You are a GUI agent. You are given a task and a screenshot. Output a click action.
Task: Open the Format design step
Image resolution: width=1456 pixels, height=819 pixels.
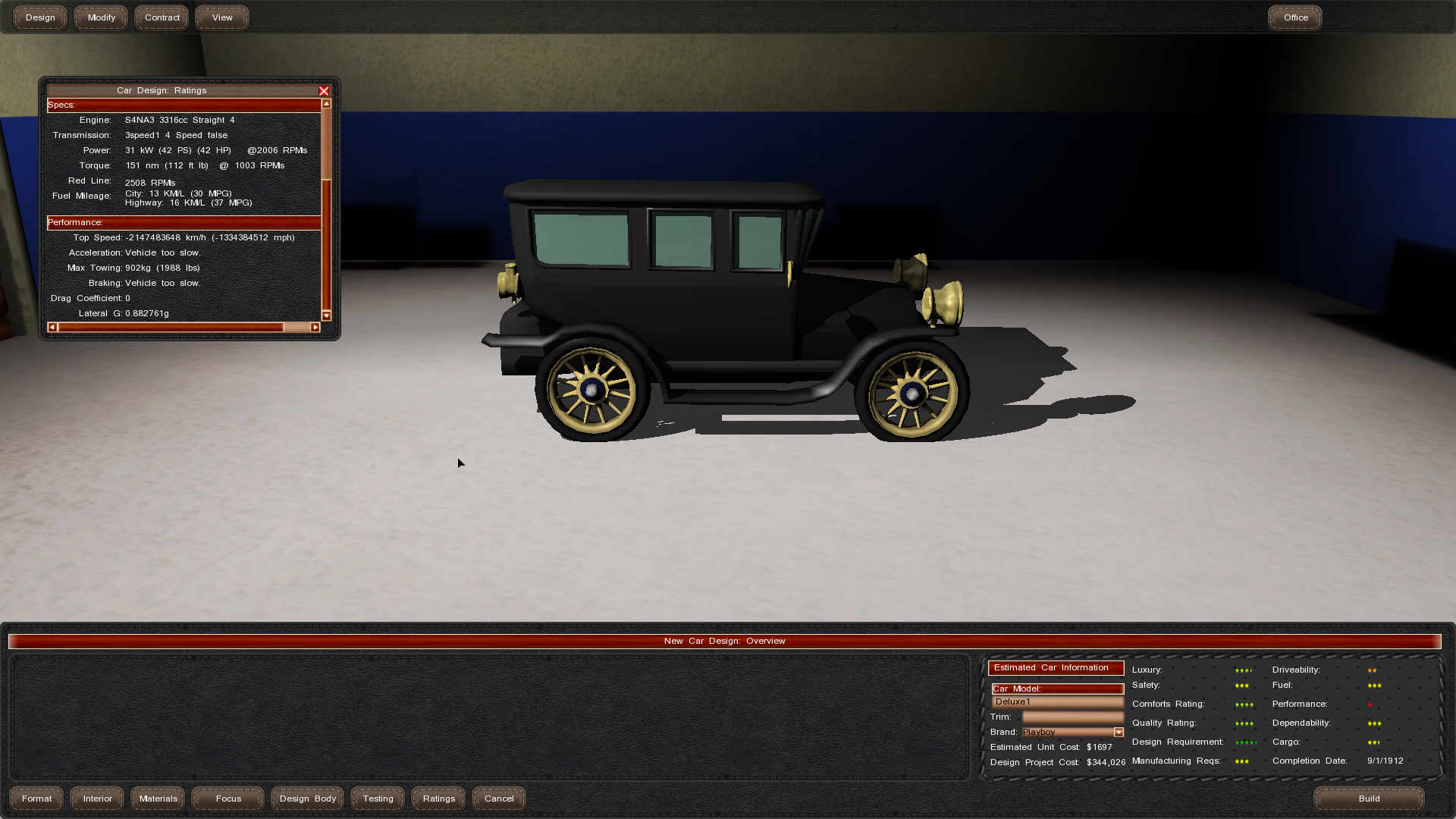coord(37,799)
